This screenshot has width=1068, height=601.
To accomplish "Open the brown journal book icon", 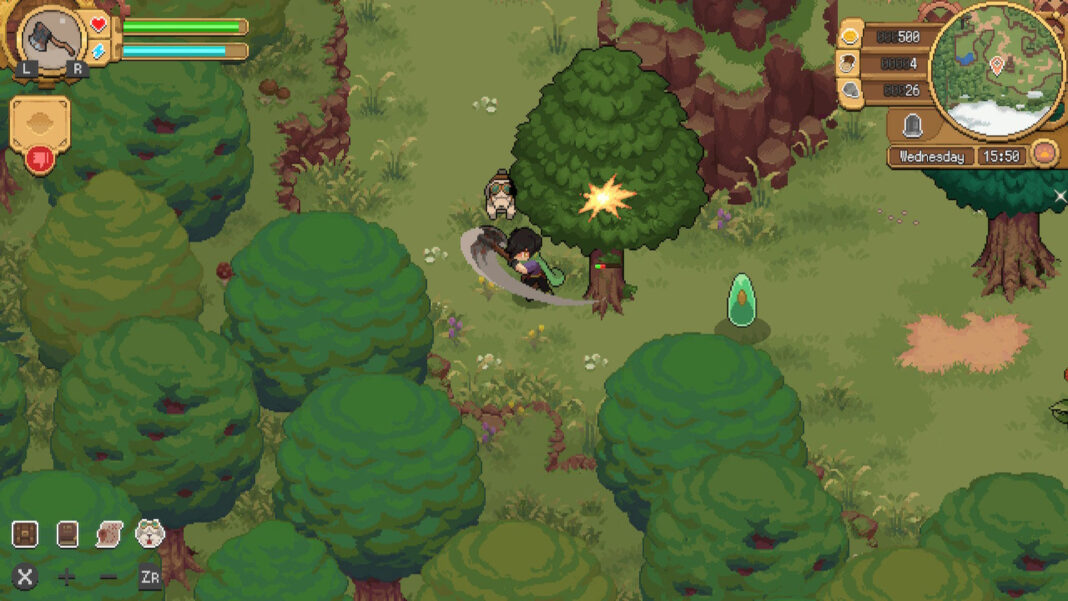I will pos(67,534).
